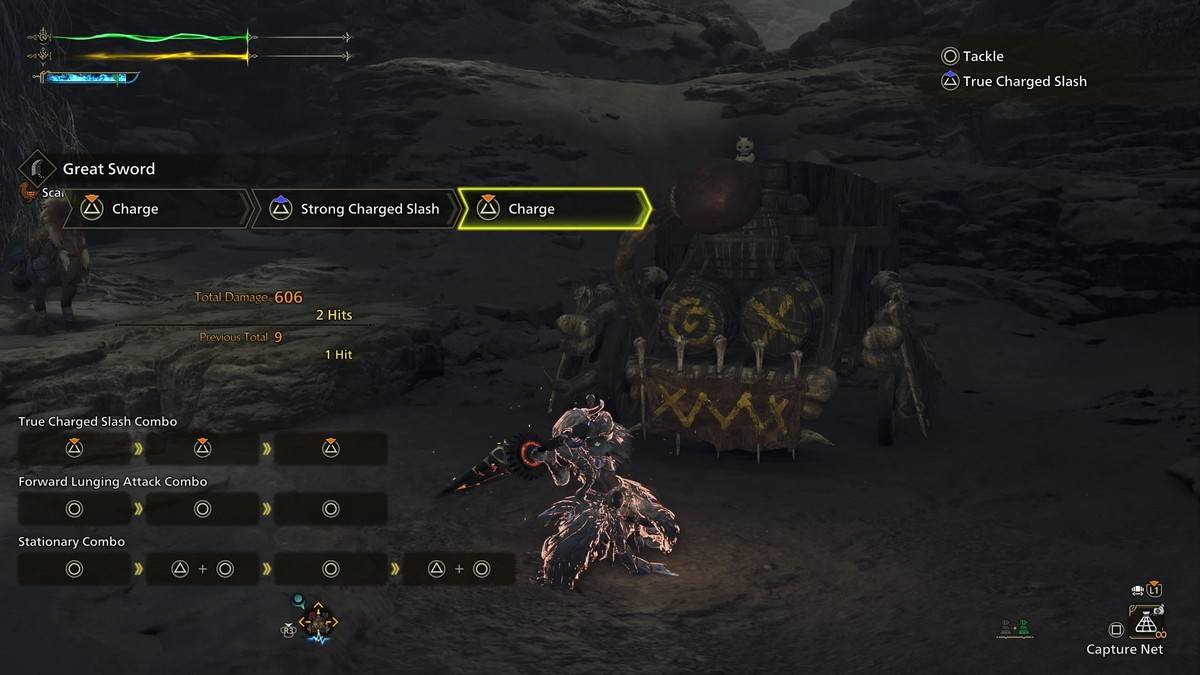Image resolution: width=1200 pixels, height=675 pixels.
Task: Choose the yellow-highlighted Charge combo step
Action: tap(553, 209)
